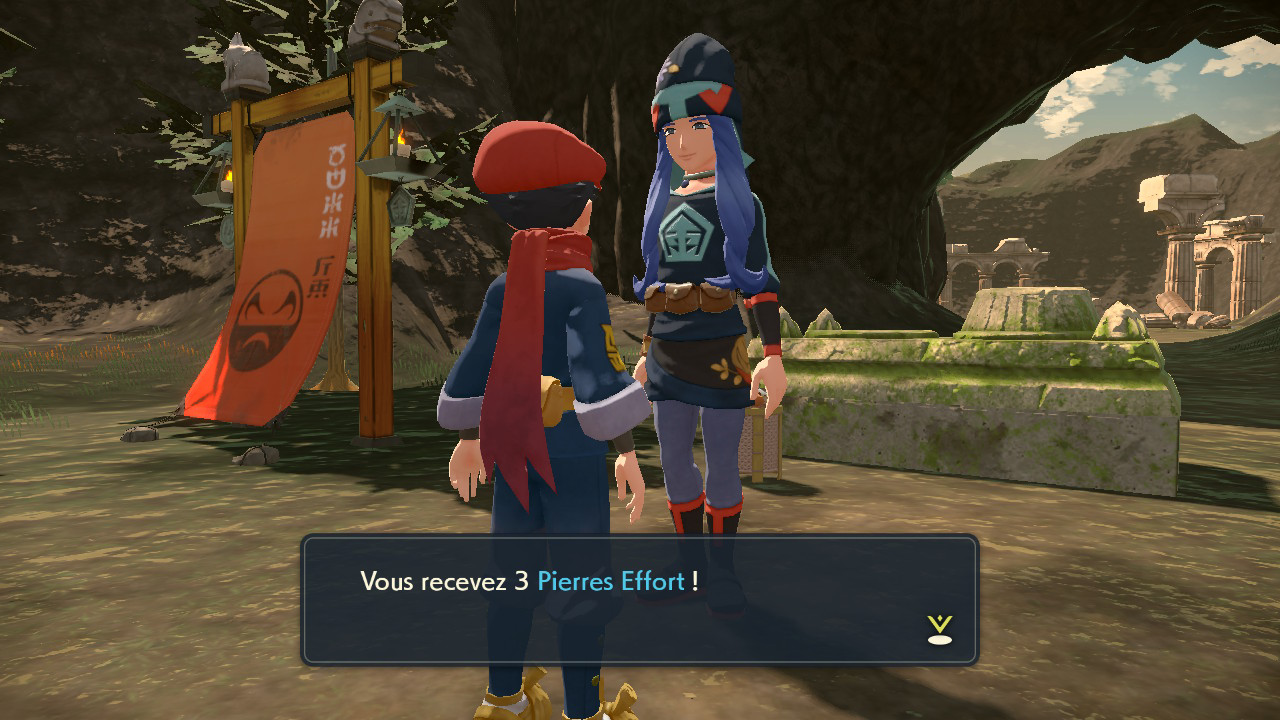Click the Pierres Effort dialogue message box
This screenshot has width=1280, height=720.
click(639, 600)
